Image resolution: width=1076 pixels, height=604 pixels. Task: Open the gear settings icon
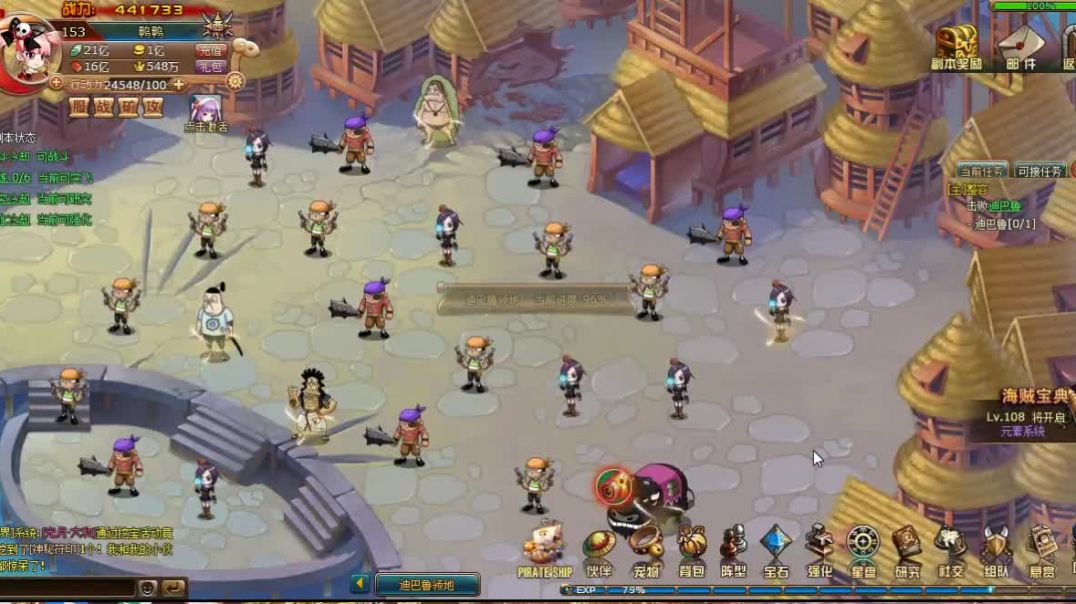click(235, 82)
